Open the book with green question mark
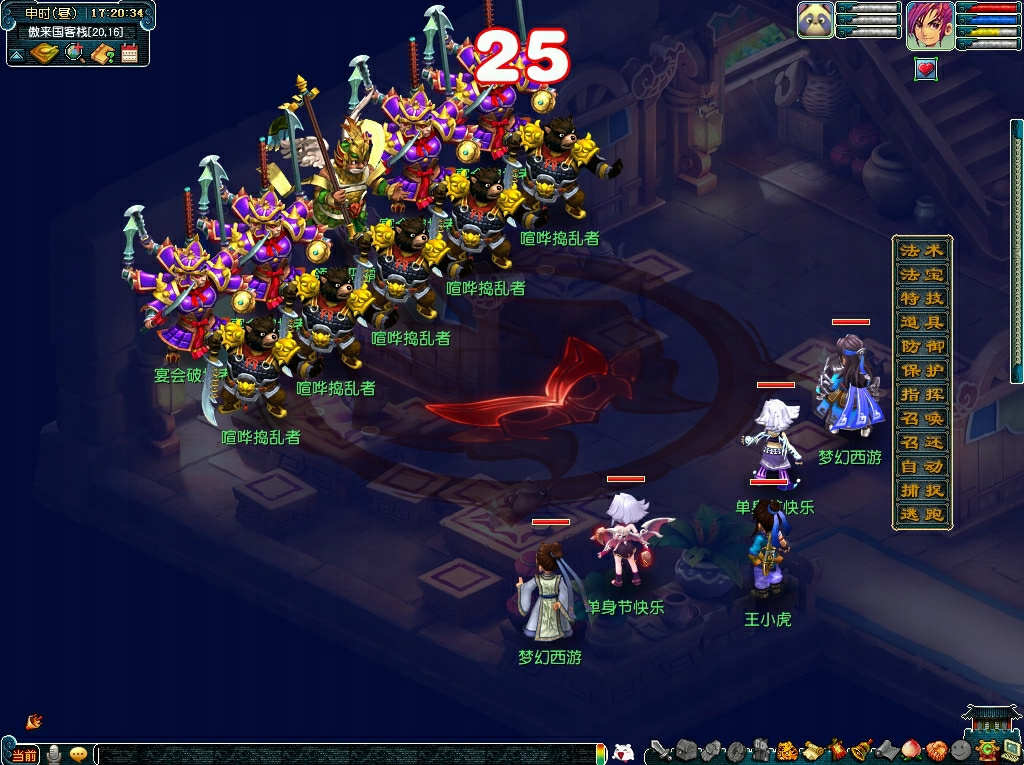This screenshot has height=765, width=1024. [102, 53]
